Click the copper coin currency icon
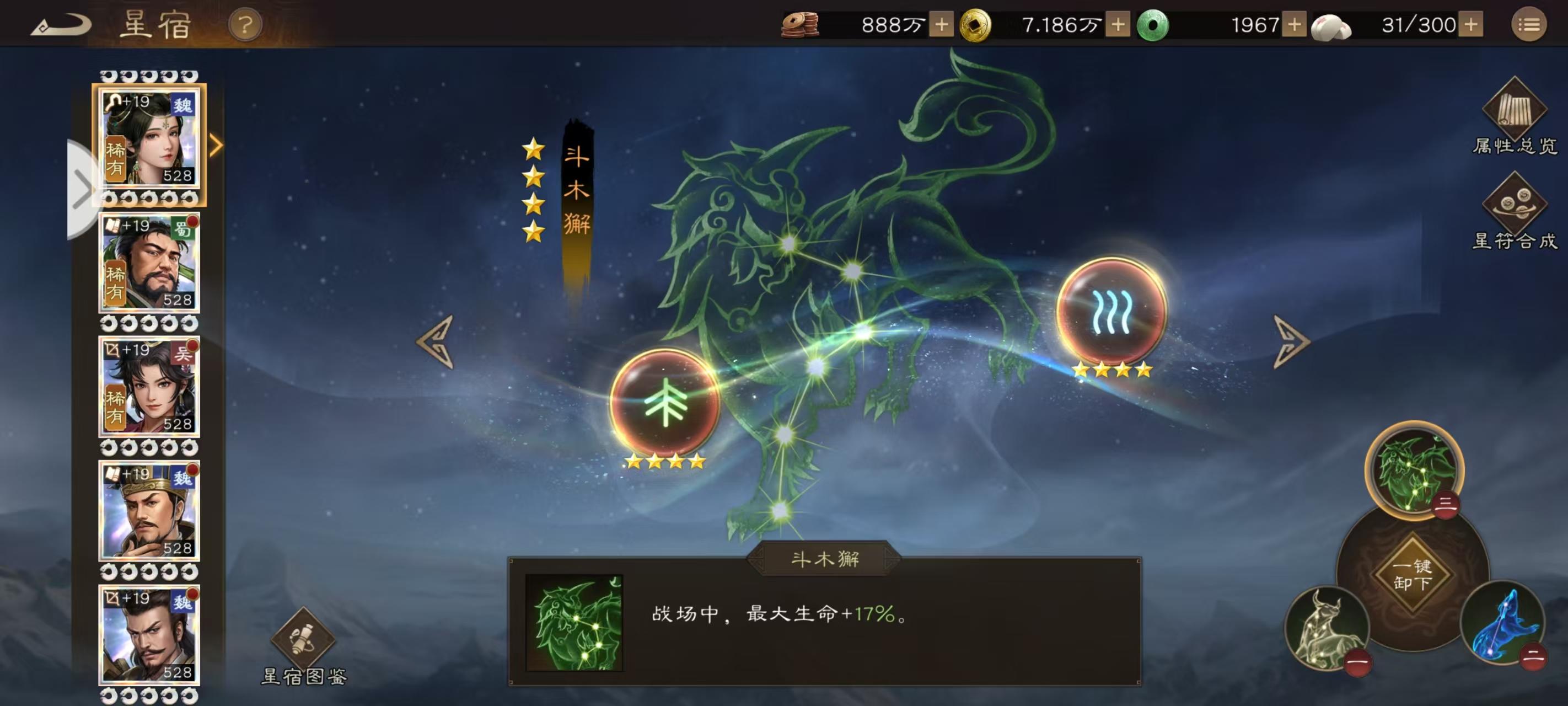The image size is (1568, 706). (x=799, y=25)
